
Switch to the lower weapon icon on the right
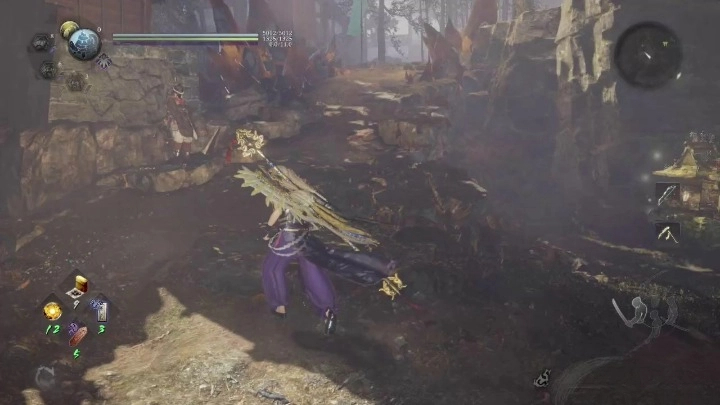pos(667,232)
